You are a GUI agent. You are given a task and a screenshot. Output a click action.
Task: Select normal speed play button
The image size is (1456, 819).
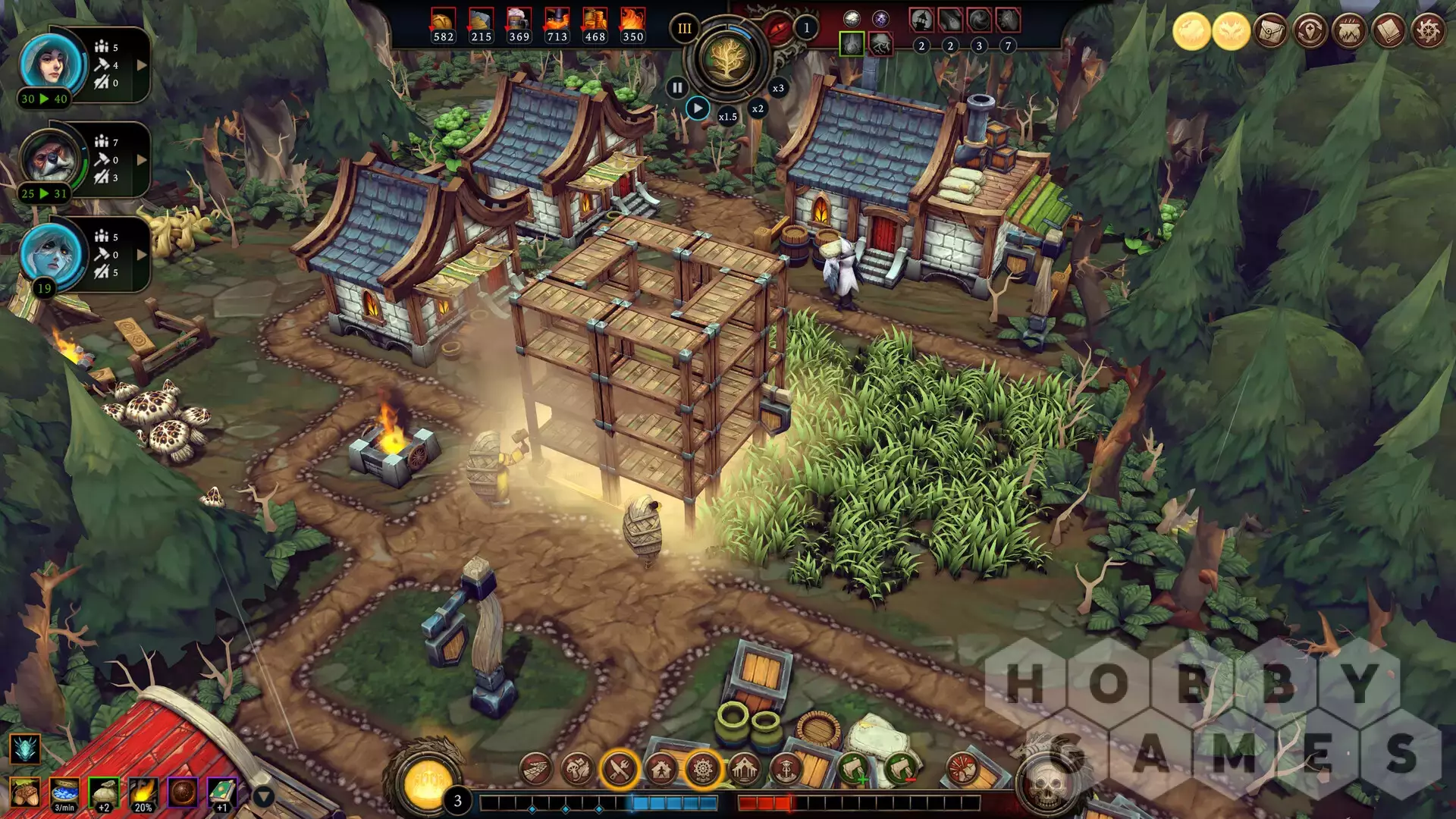click(698, 108)
